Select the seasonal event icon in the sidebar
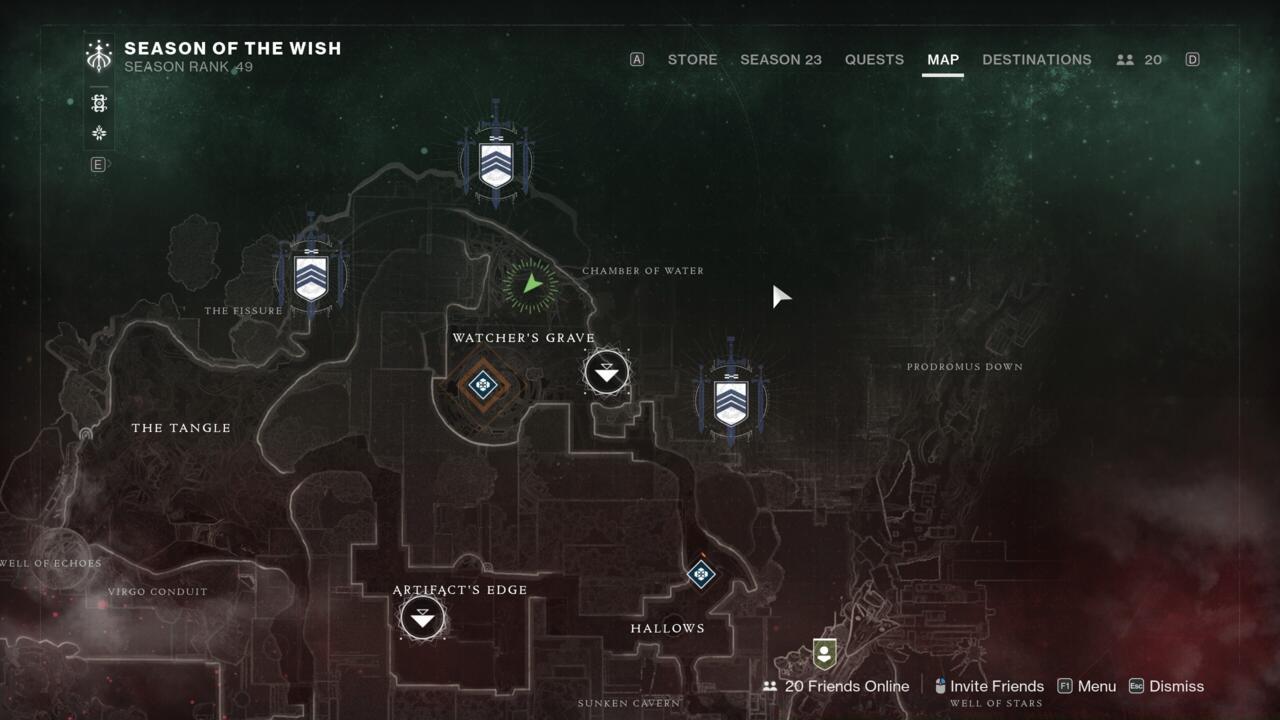This screenshot has width=1280, height=720. pyautogui.click(x=98, y=102)
